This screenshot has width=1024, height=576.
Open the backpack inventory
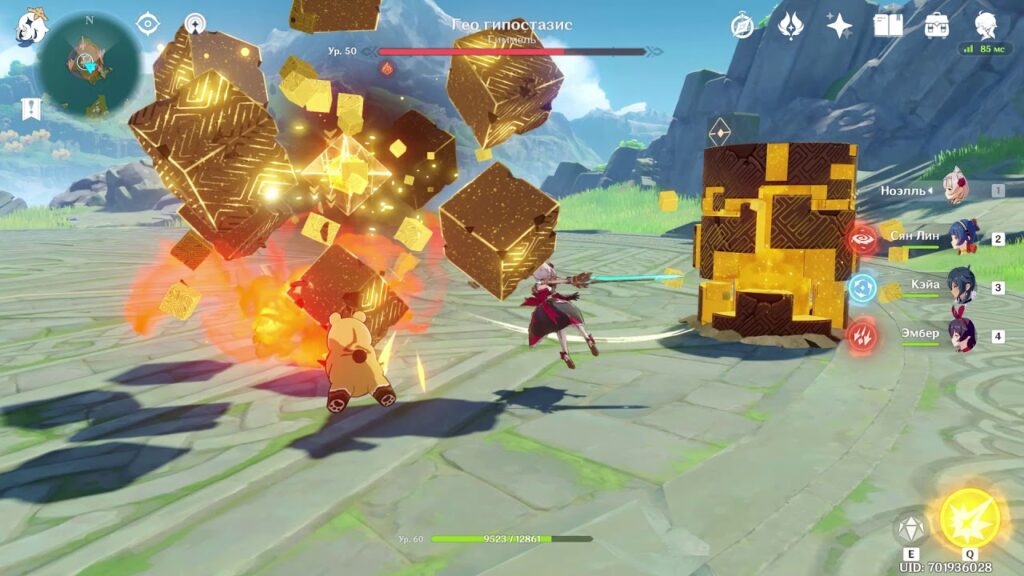coord(937,25)
